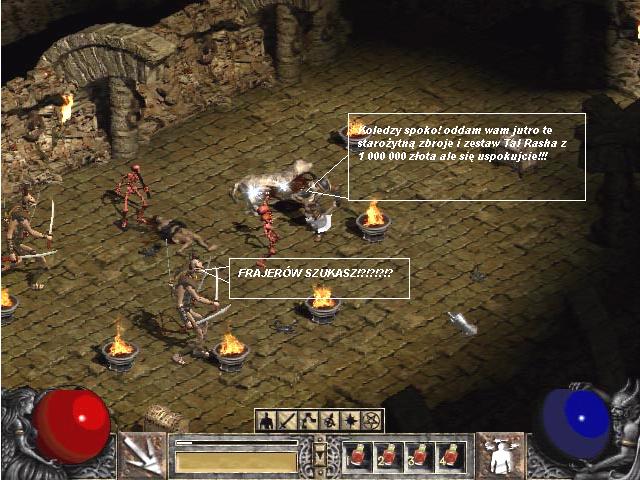This screenshot has height=480, width=640.
Task: Open the right skill button with white figure
Action: (x=499, y=455)
